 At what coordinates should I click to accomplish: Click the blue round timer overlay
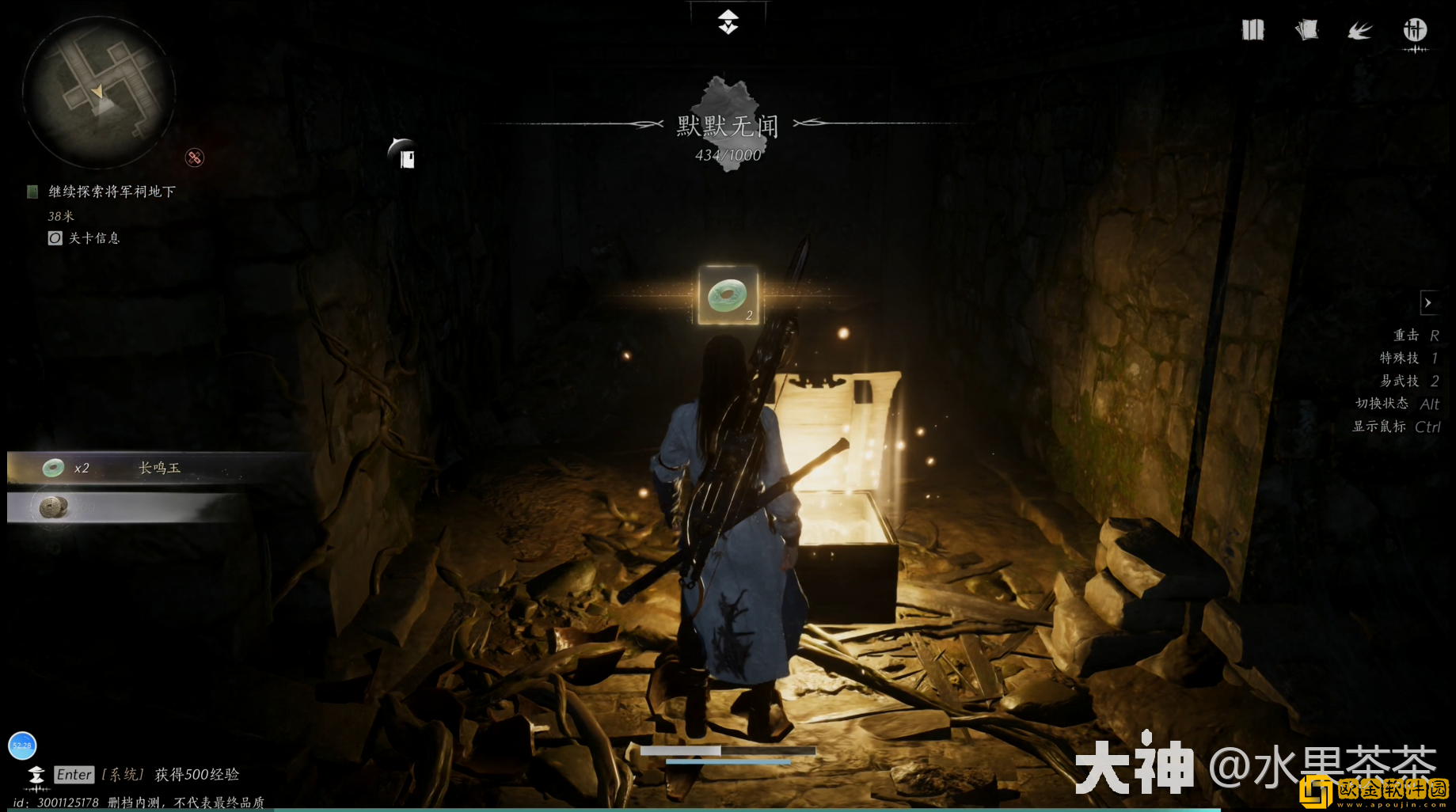pos(22,746)
